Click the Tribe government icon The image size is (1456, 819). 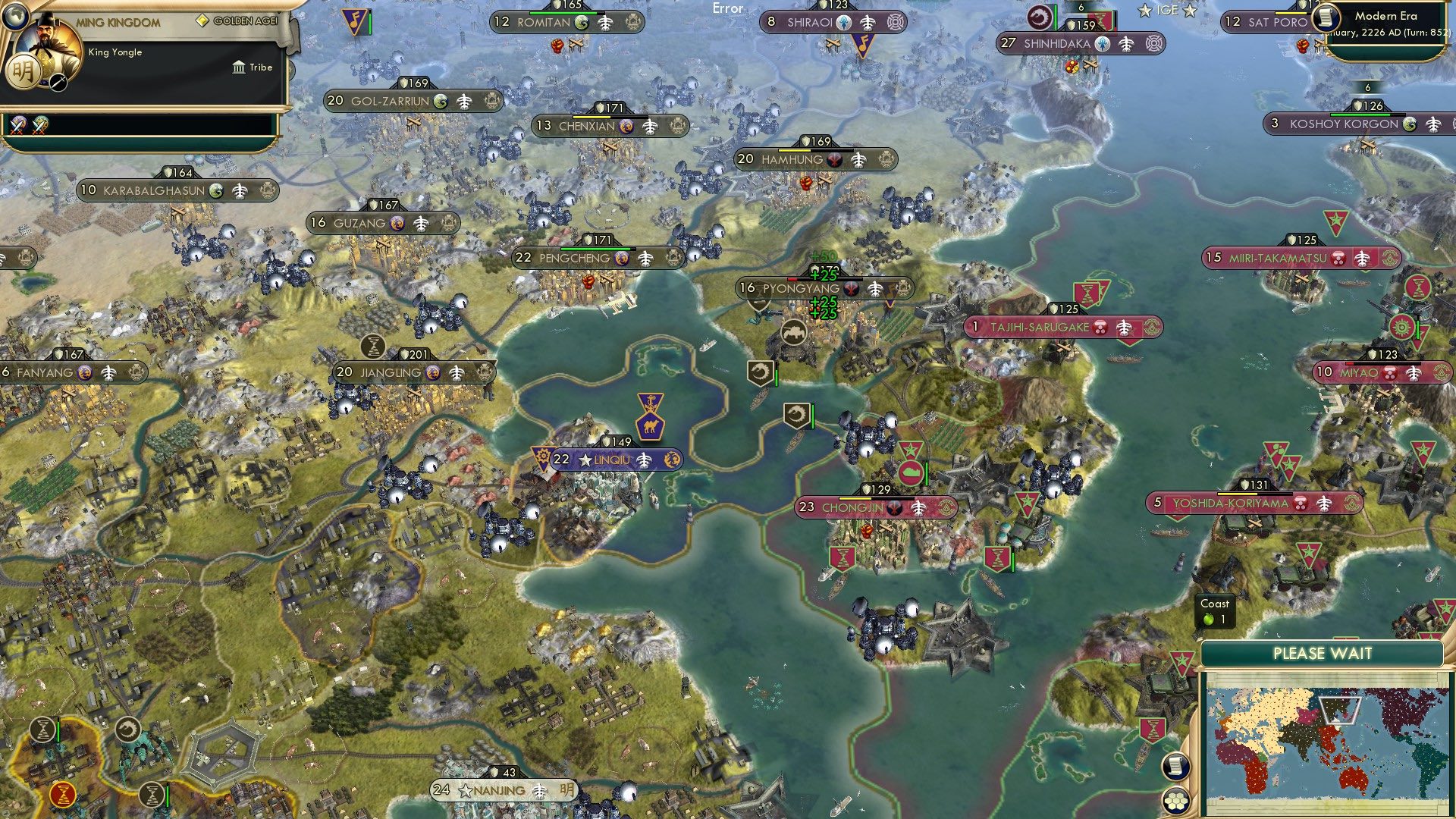pos(239,67)
